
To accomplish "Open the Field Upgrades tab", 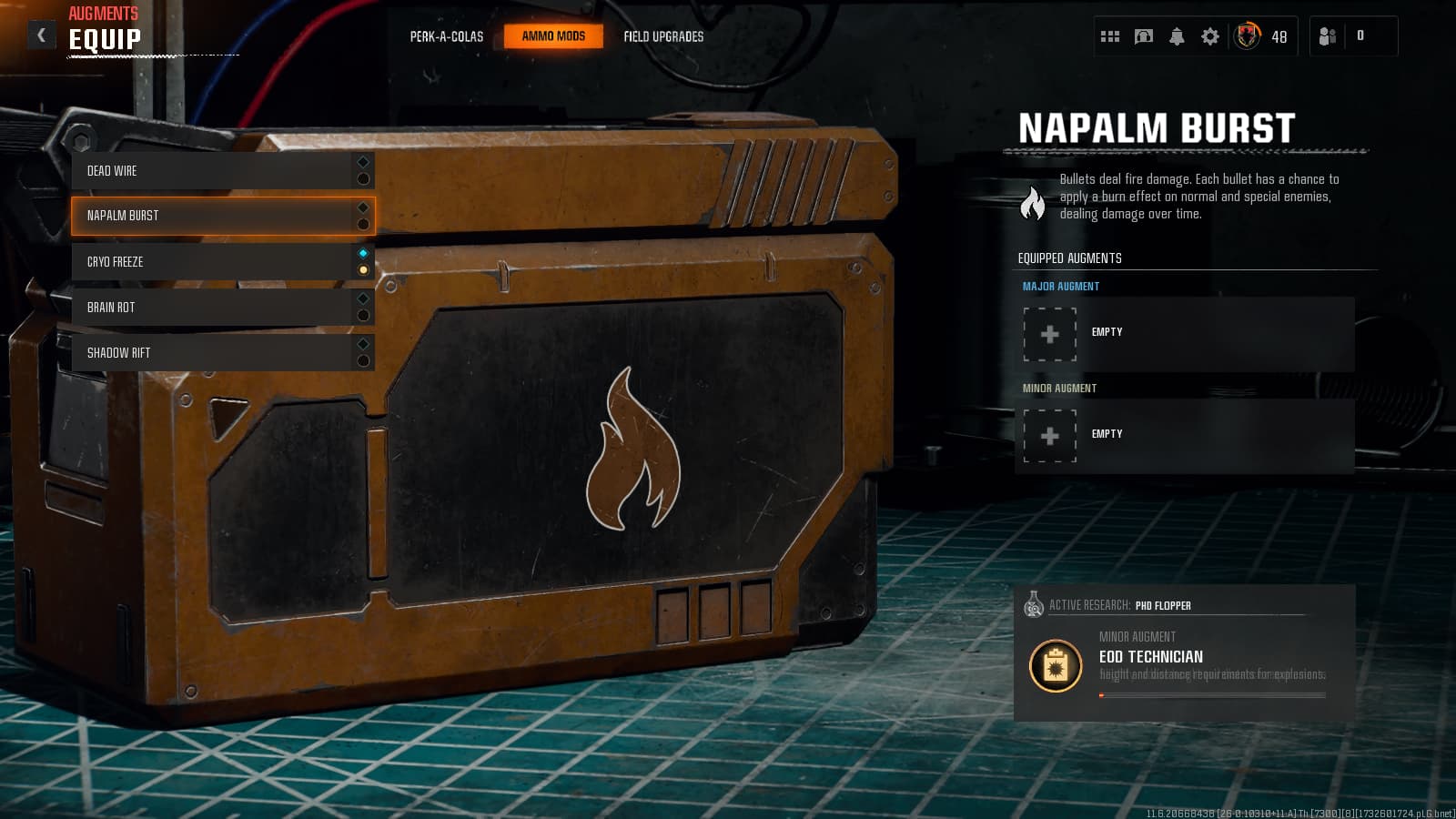I will [663, 36].
